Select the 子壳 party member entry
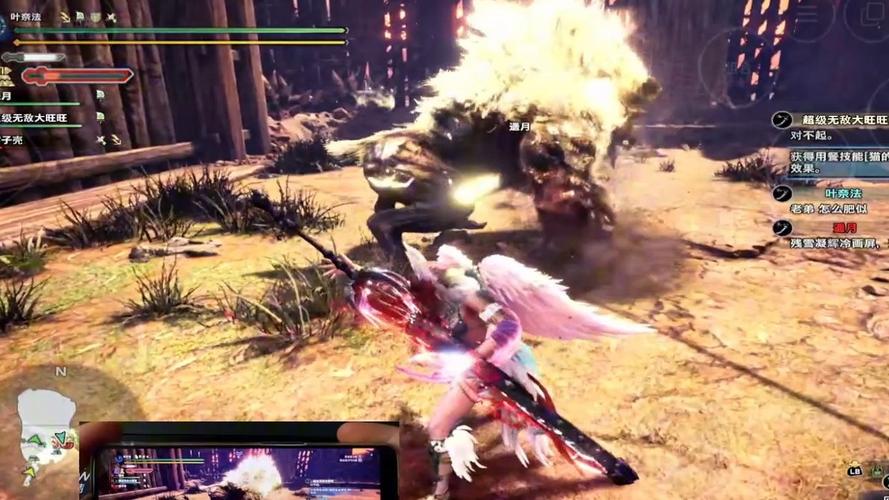Image resolution: width=889 pixels, height=500 pixels. 14,140
